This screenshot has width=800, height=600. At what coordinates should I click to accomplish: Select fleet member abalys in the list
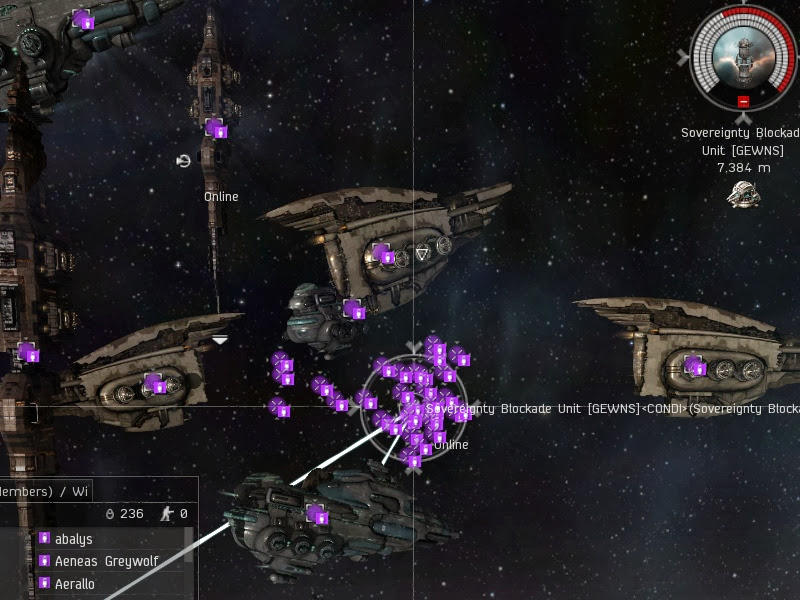[74, 539]
